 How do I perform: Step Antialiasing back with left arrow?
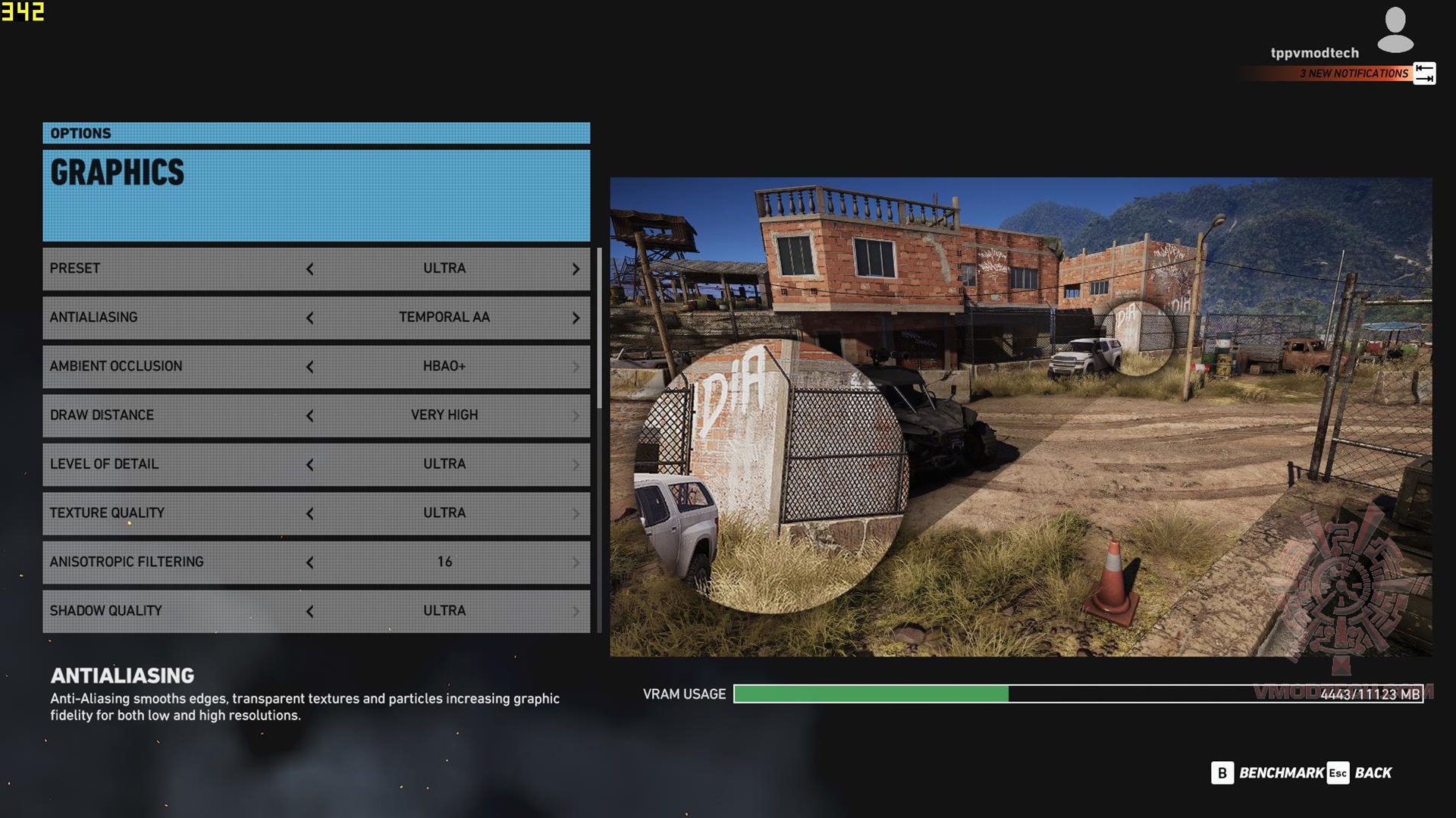[x=309, y=318]
